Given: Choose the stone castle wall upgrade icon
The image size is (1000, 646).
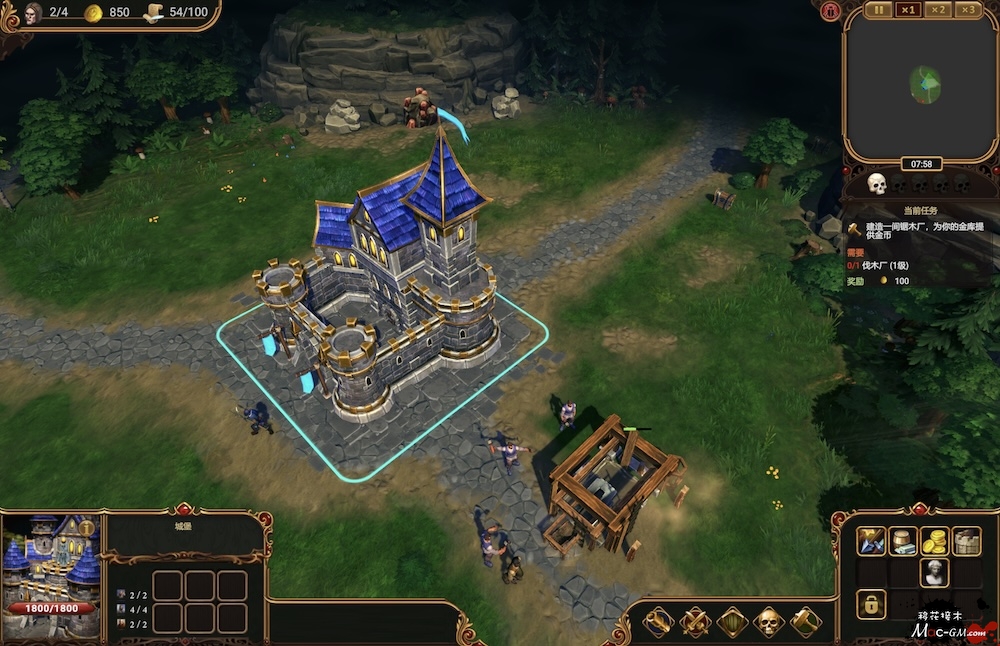Looking at the screenshot, I should click(x=966, y=541).
